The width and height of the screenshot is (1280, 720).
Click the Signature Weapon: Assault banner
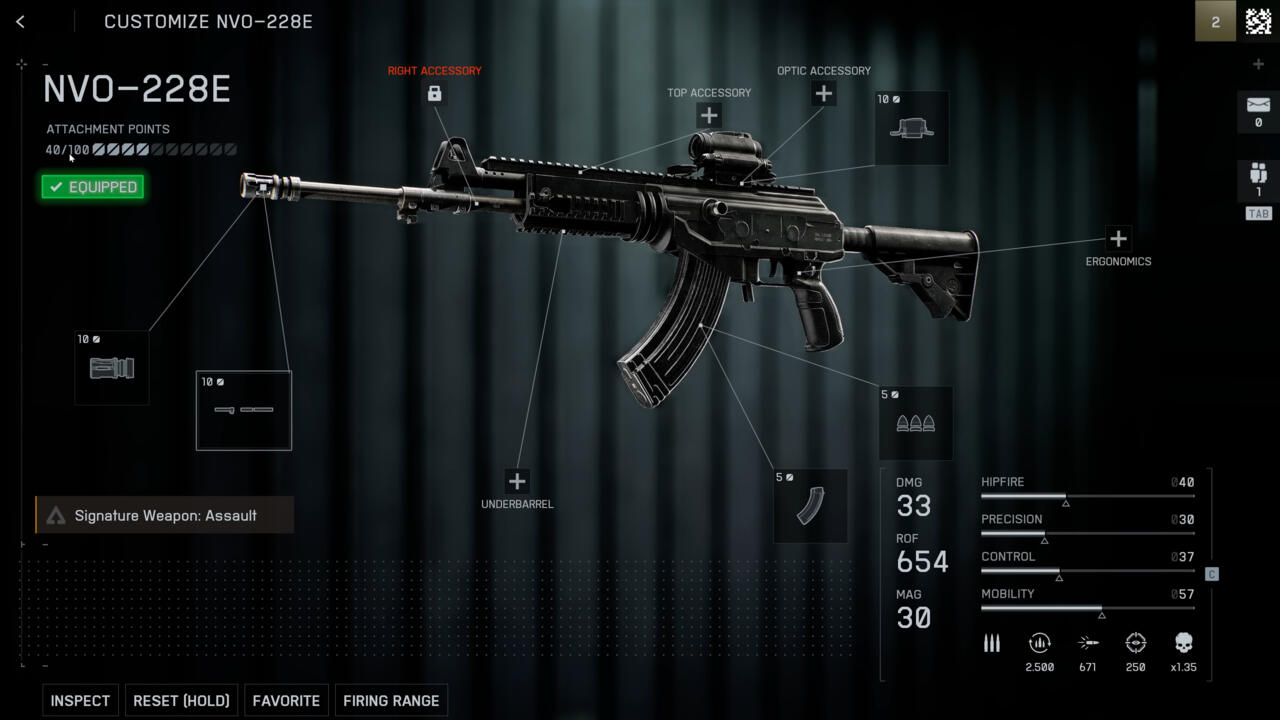click(x=165, y=515)
